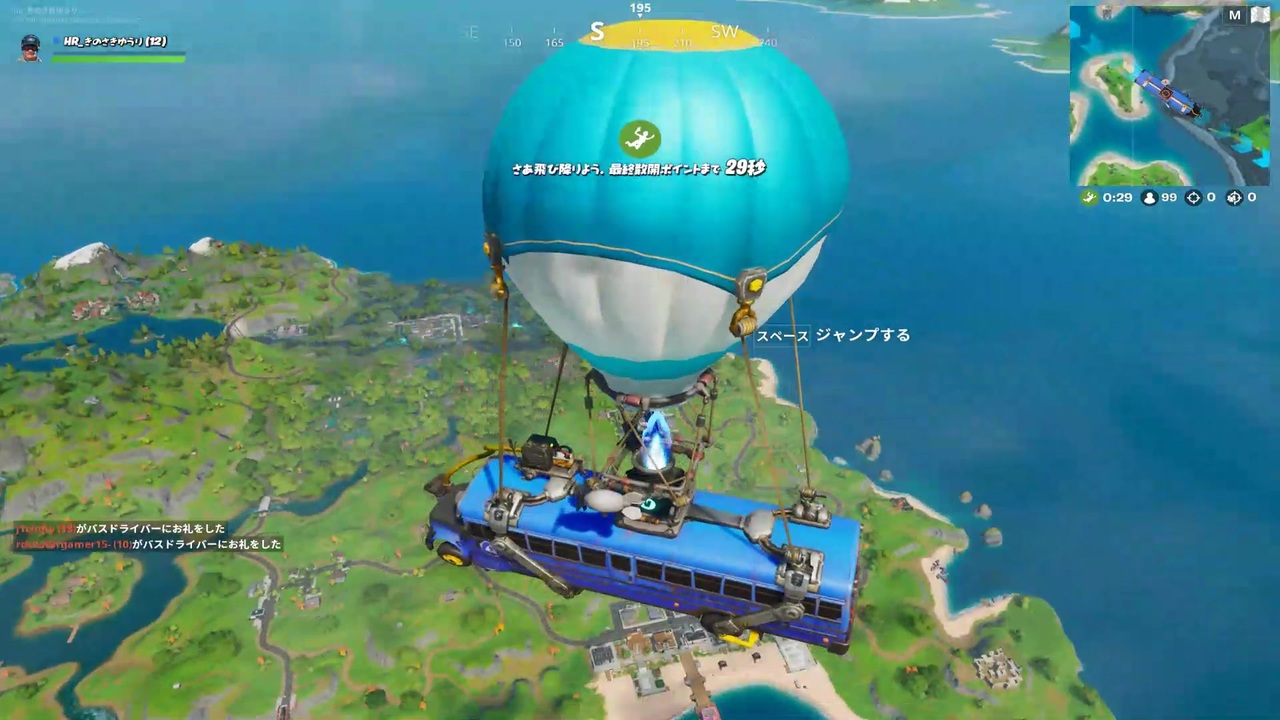This screenshot has width=1280, height=720.
Task: Click the green timer icon on the minimap bar
Action: pos(1089,197)
